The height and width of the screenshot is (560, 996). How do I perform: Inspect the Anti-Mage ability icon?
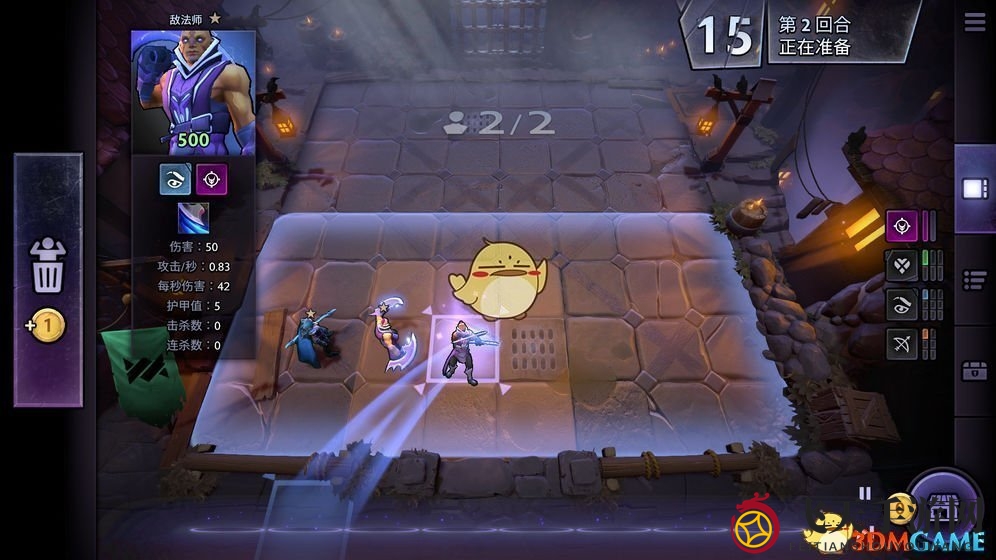(192, 218)
